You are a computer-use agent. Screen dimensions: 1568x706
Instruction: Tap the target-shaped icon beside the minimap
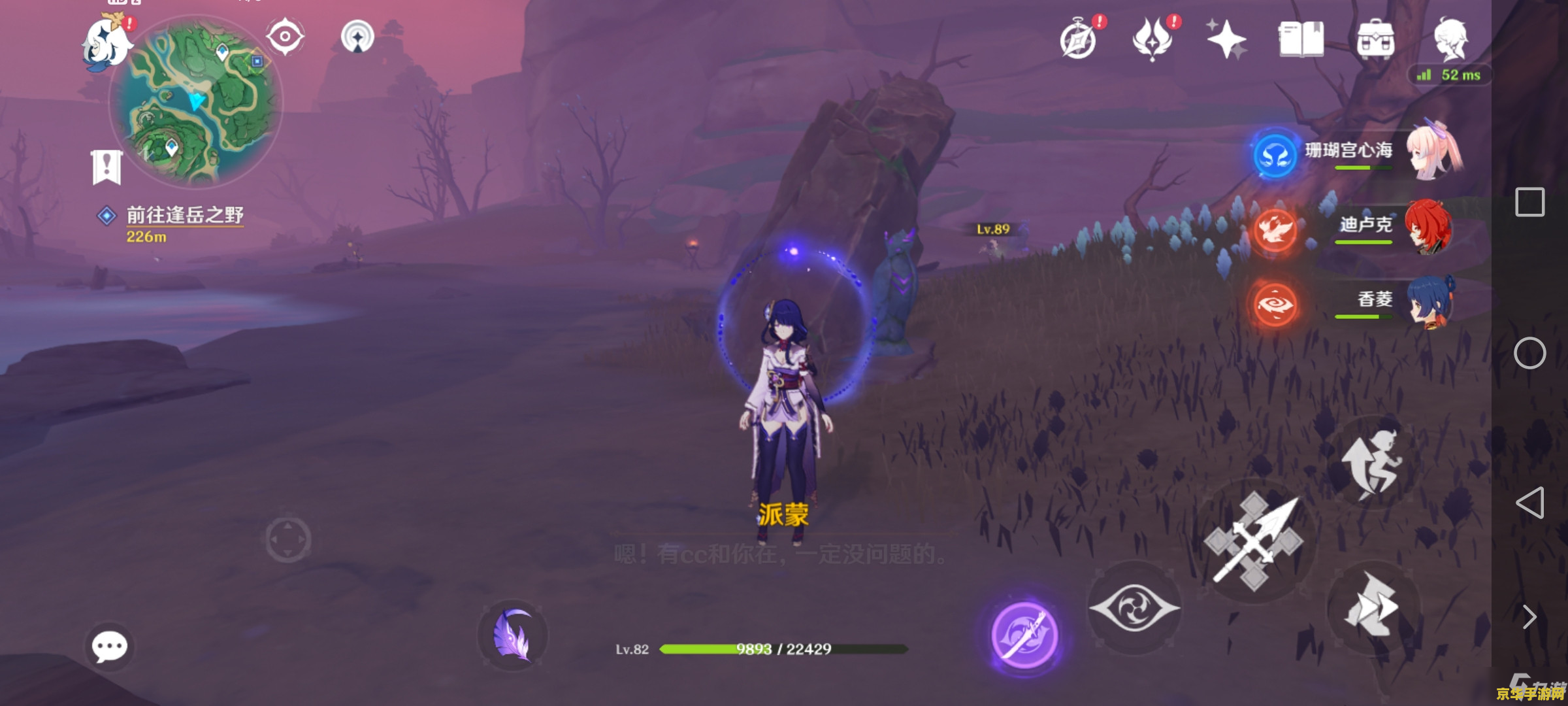285,37
